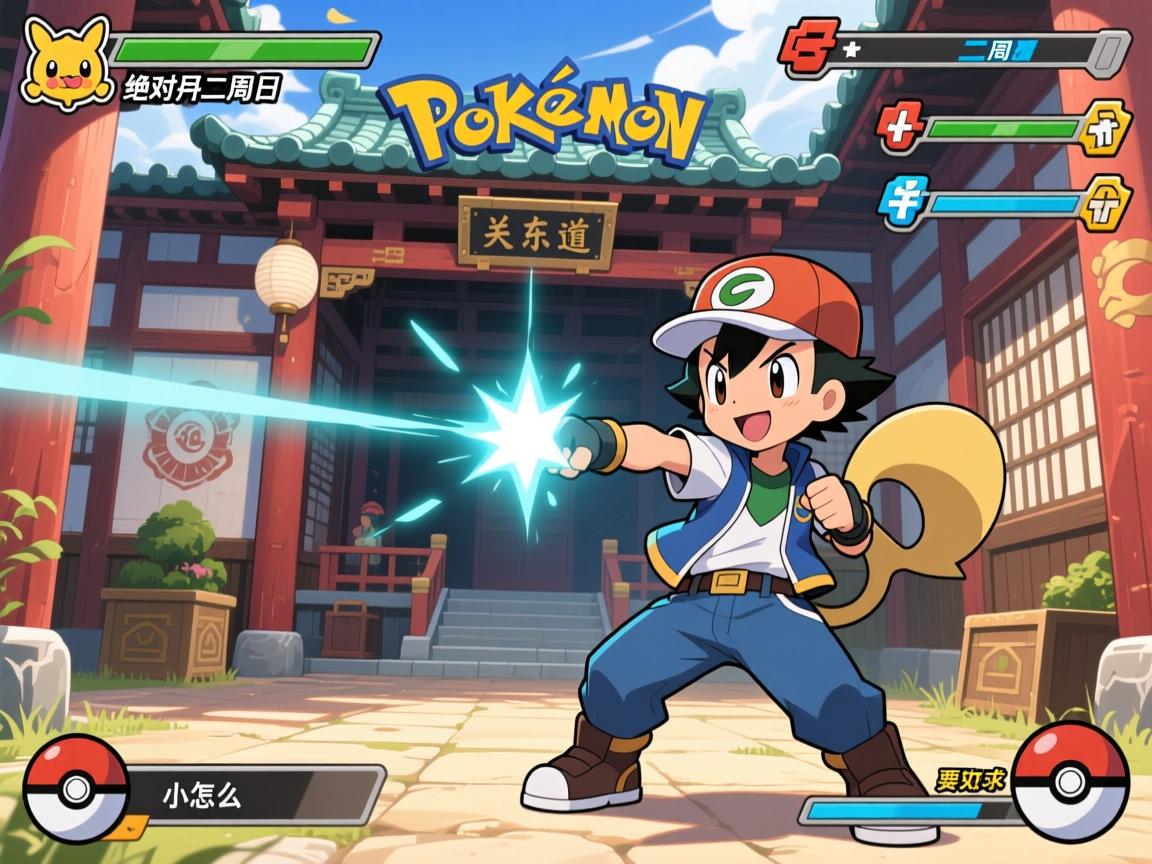Select the Poké Ball next to 小怎么

[76, 788]
